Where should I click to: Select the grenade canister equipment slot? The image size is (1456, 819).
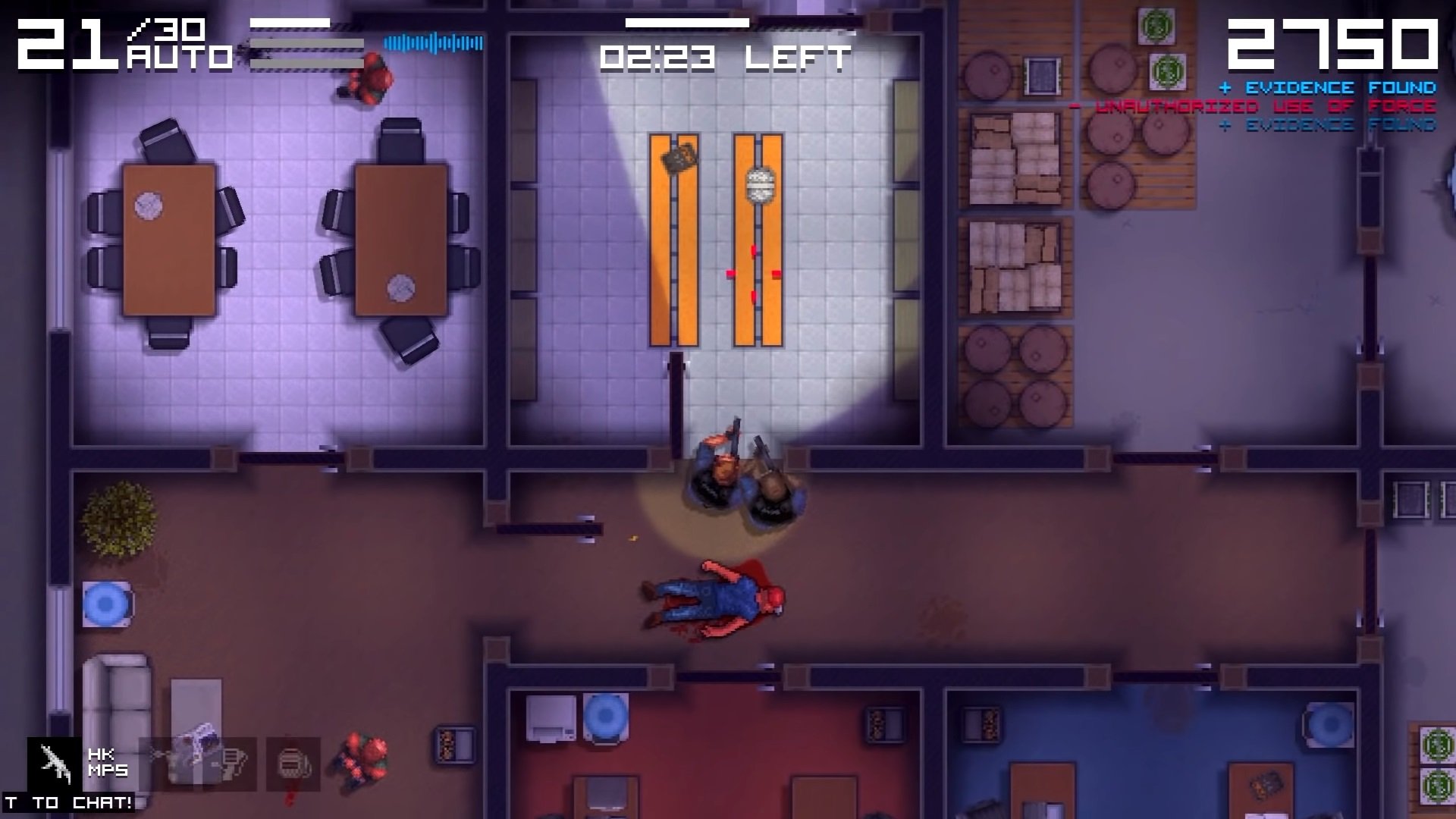click(x=293, y=764)
